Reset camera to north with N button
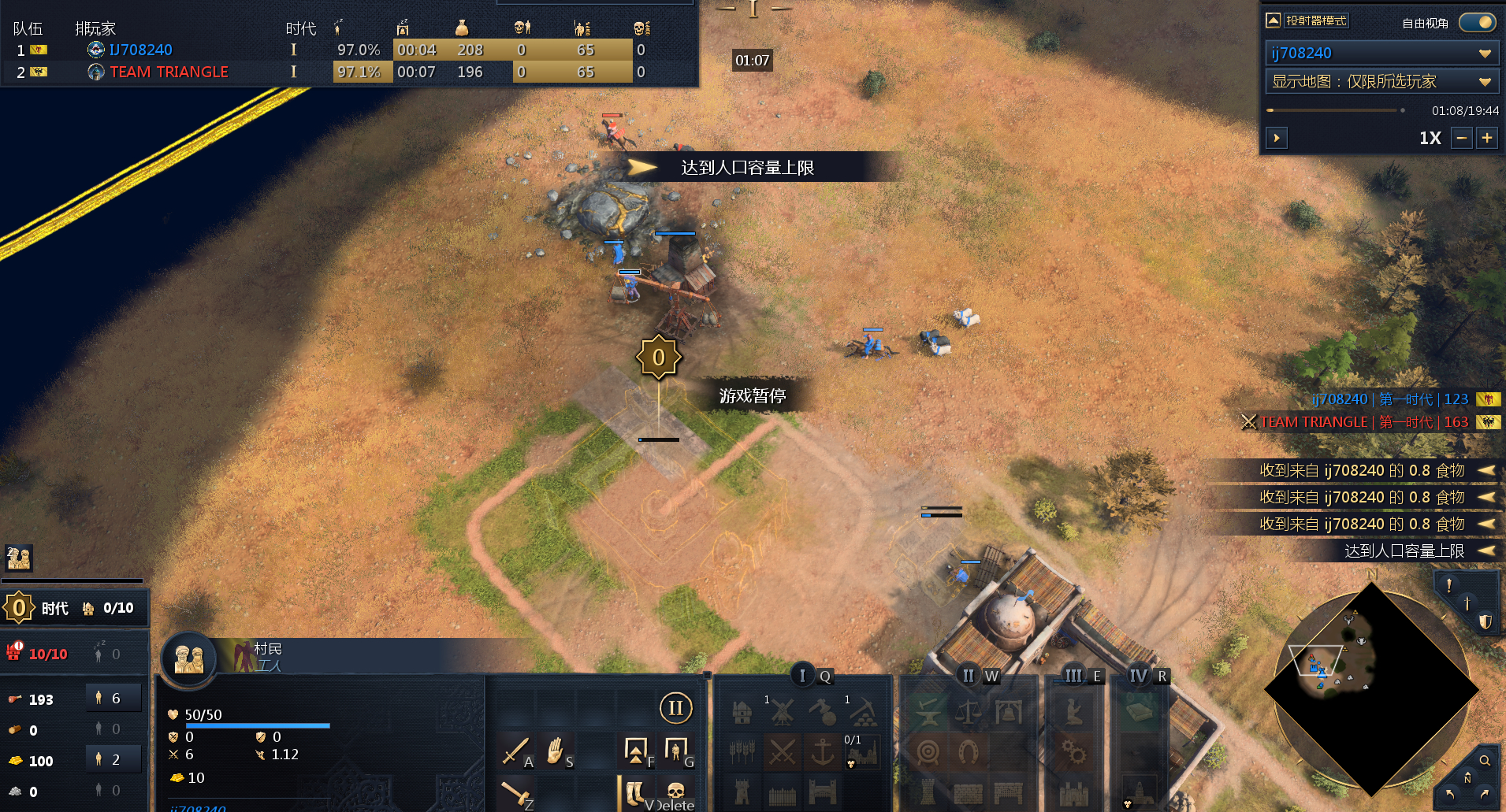 click(1467, 778)
